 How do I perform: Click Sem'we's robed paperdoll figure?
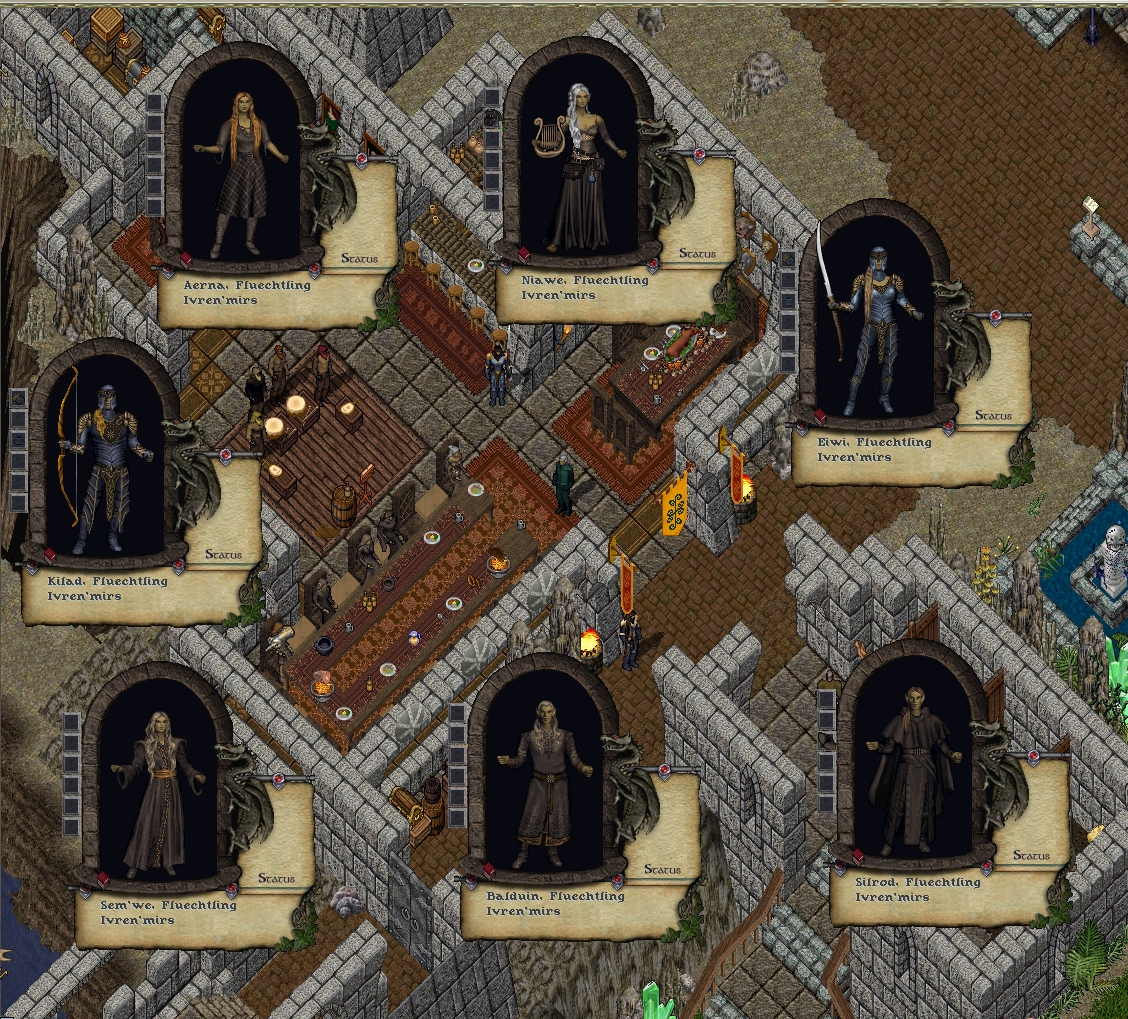(x=160, y=800)
